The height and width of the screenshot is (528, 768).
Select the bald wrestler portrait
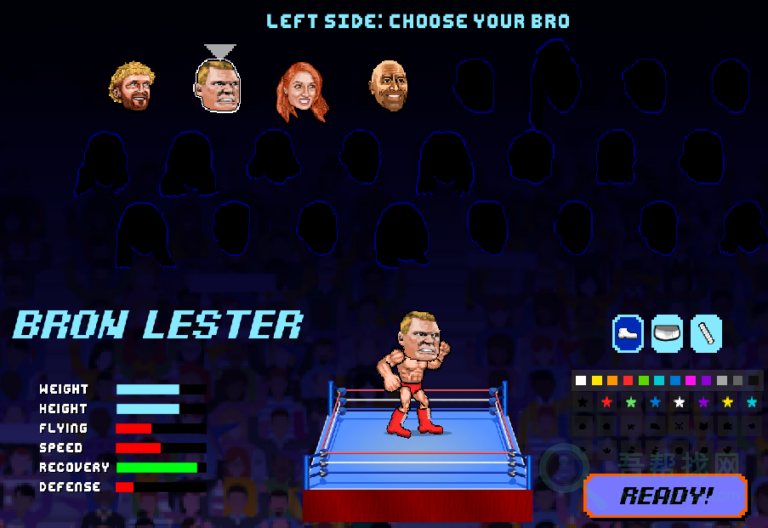pyautogui.click(x=389, y=86)
